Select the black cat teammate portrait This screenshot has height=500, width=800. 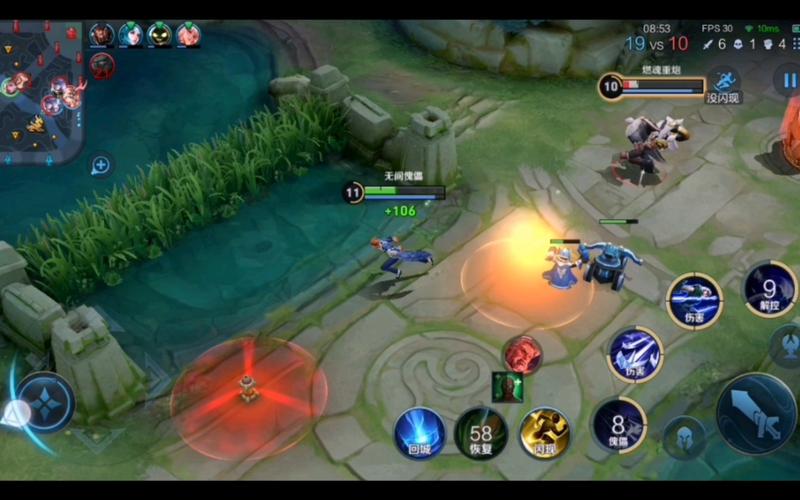(160, 36)
